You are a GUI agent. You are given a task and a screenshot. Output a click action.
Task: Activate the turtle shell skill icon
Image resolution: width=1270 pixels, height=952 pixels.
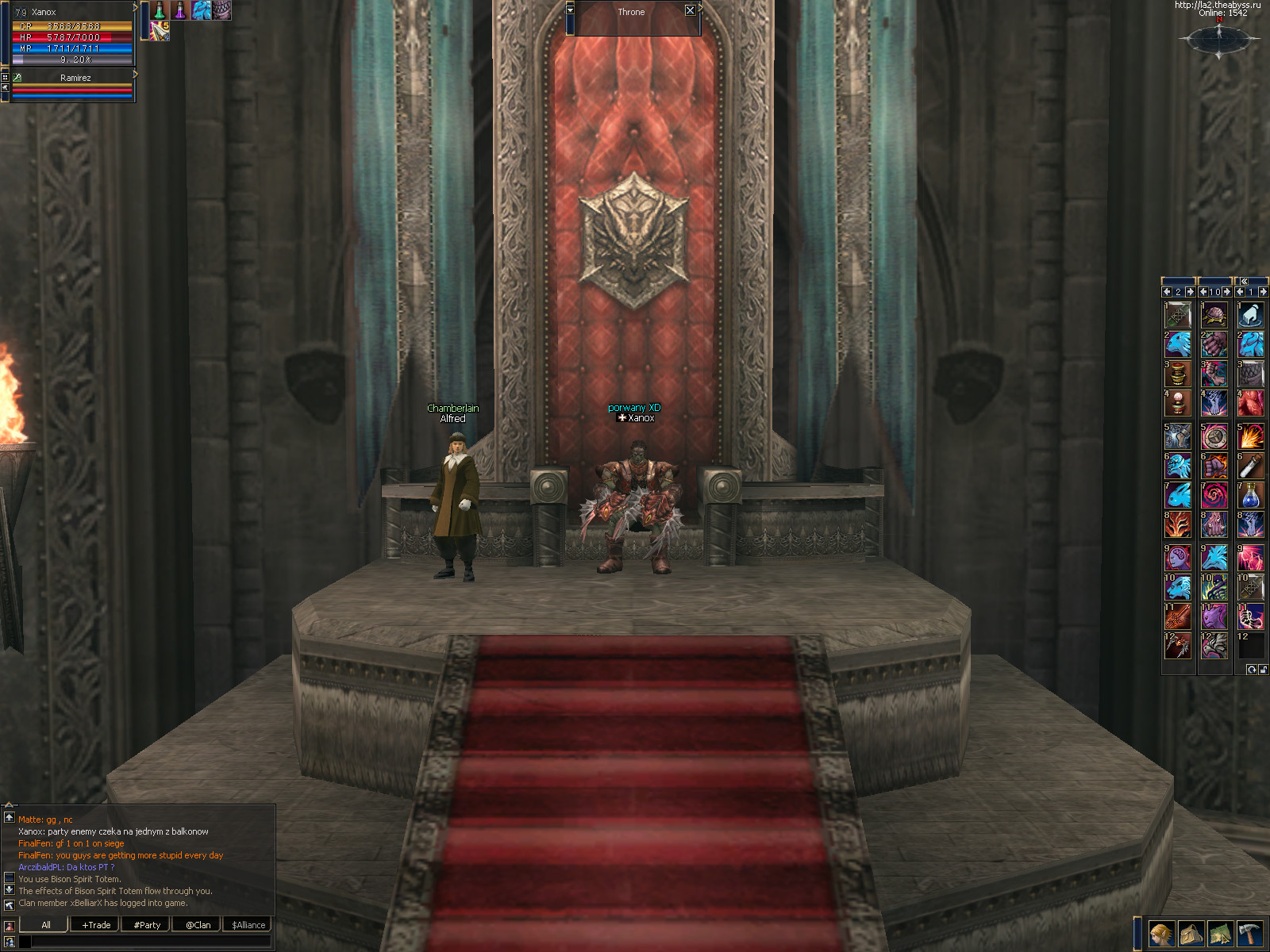click(x=1214, y=316)
